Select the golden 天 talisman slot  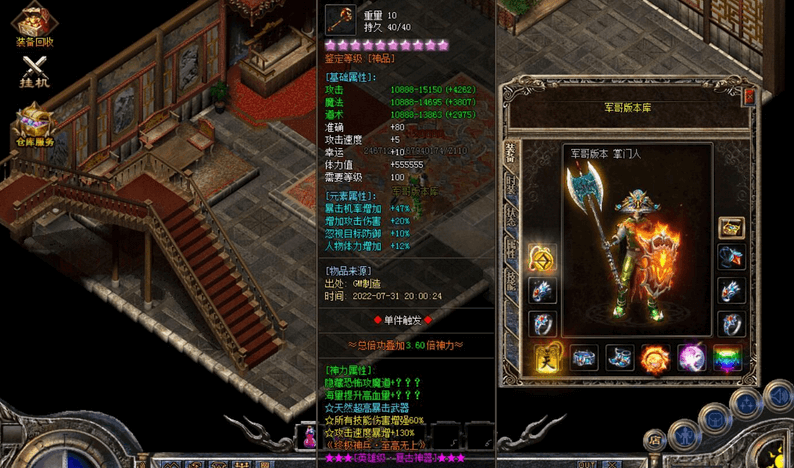coord(547,357)
